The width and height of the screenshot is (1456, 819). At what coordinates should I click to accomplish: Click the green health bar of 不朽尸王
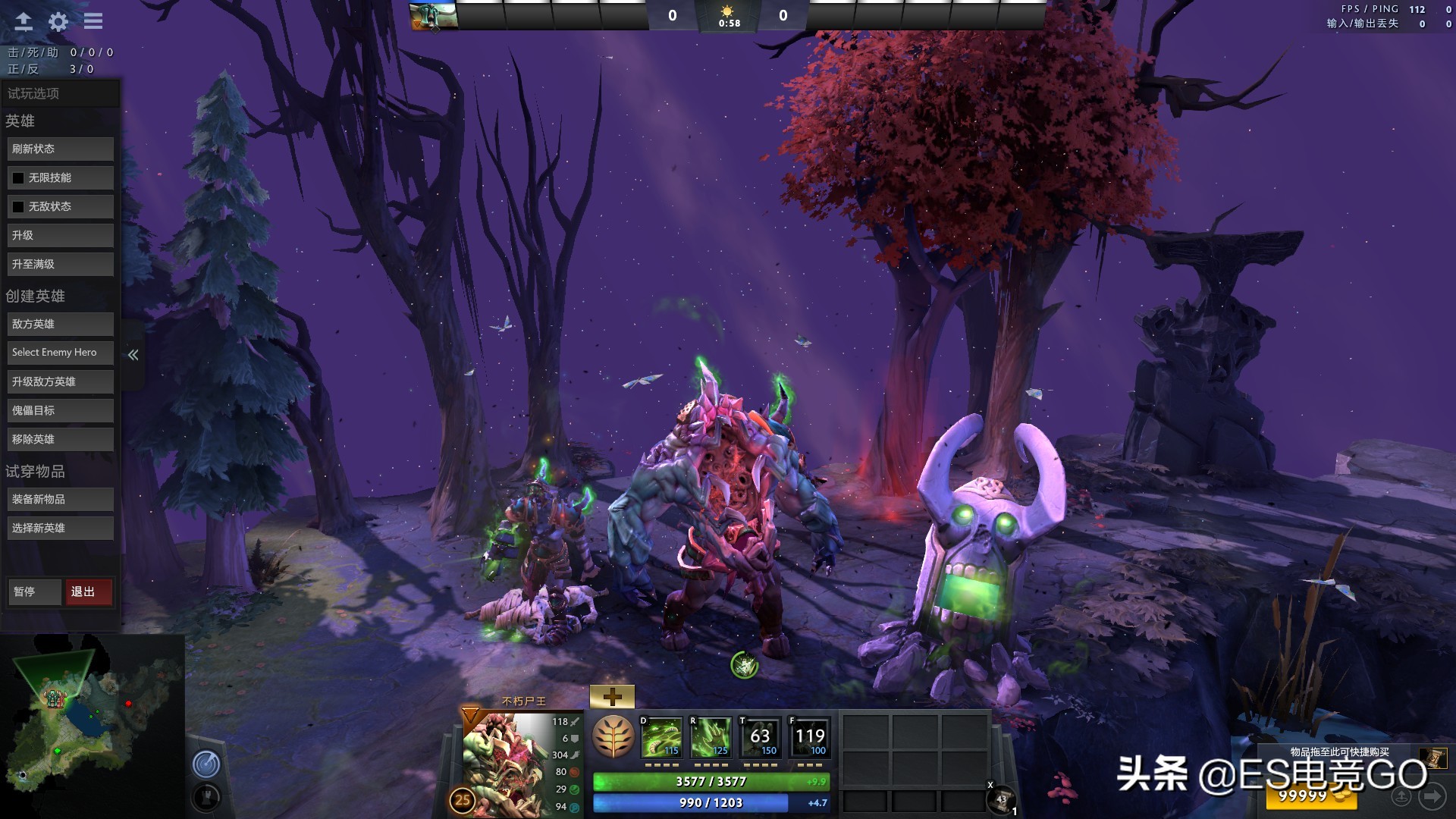click(x=711, y=780)
